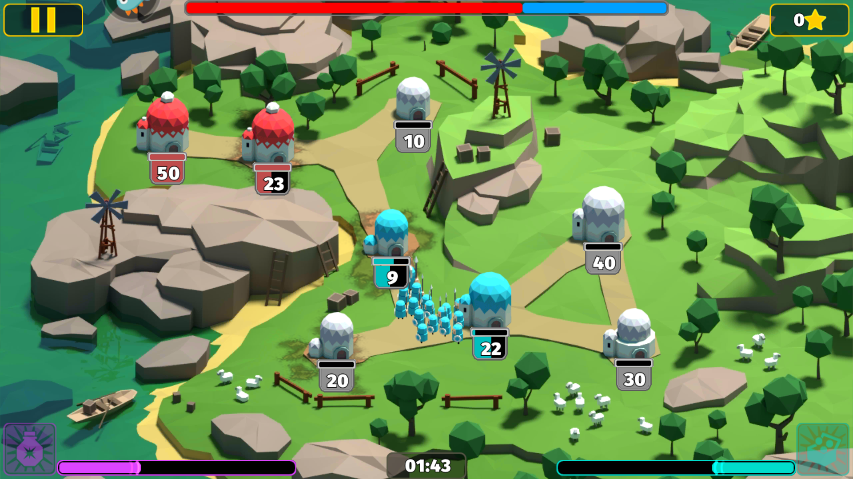Choose the neutral tower with 10 troops
This screenshot has width=853, height=479.
pos(412,100)
